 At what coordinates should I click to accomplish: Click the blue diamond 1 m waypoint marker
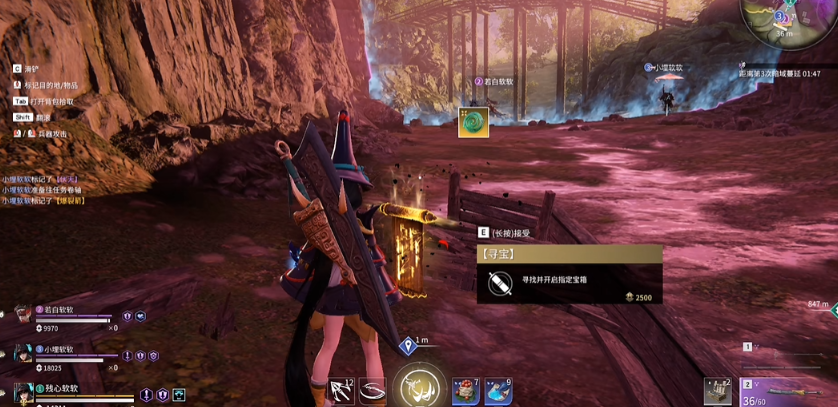[408, 346]
